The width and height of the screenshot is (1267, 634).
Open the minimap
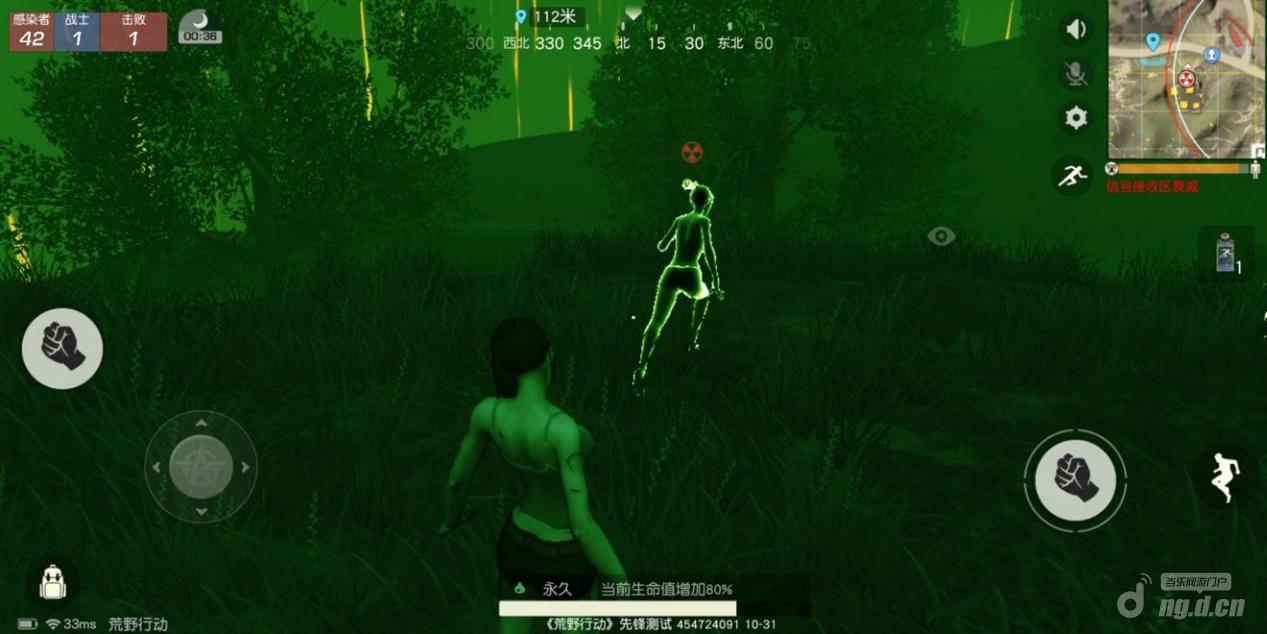click(x=1185, y=78)
